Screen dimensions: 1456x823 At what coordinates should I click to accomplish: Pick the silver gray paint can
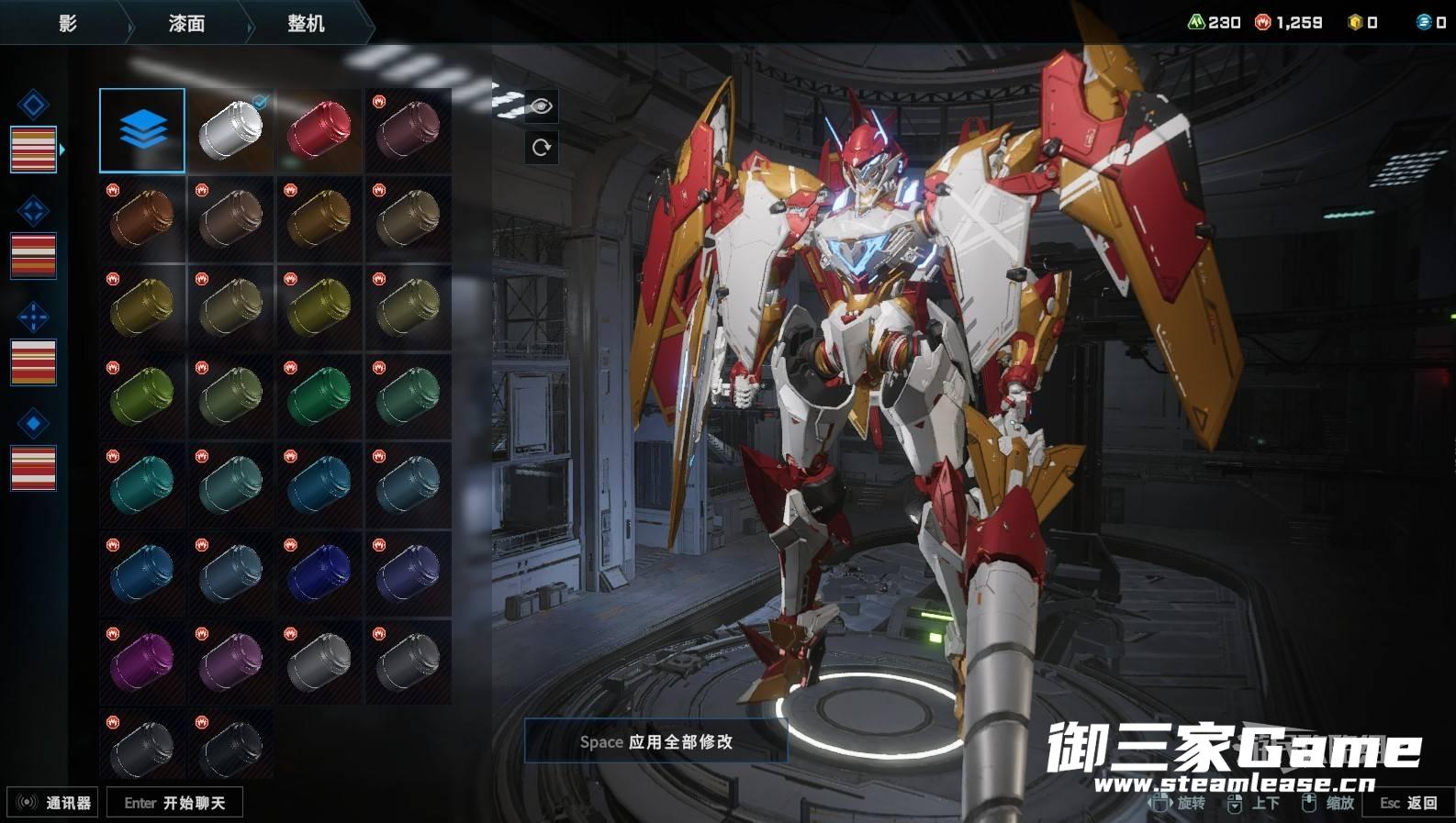(x=319, y=662)
